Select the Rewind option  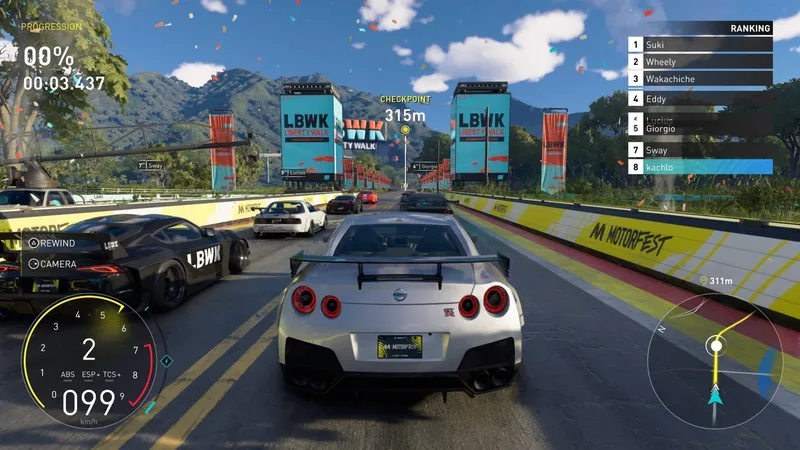pyautogui.click(x=55, y=242)
